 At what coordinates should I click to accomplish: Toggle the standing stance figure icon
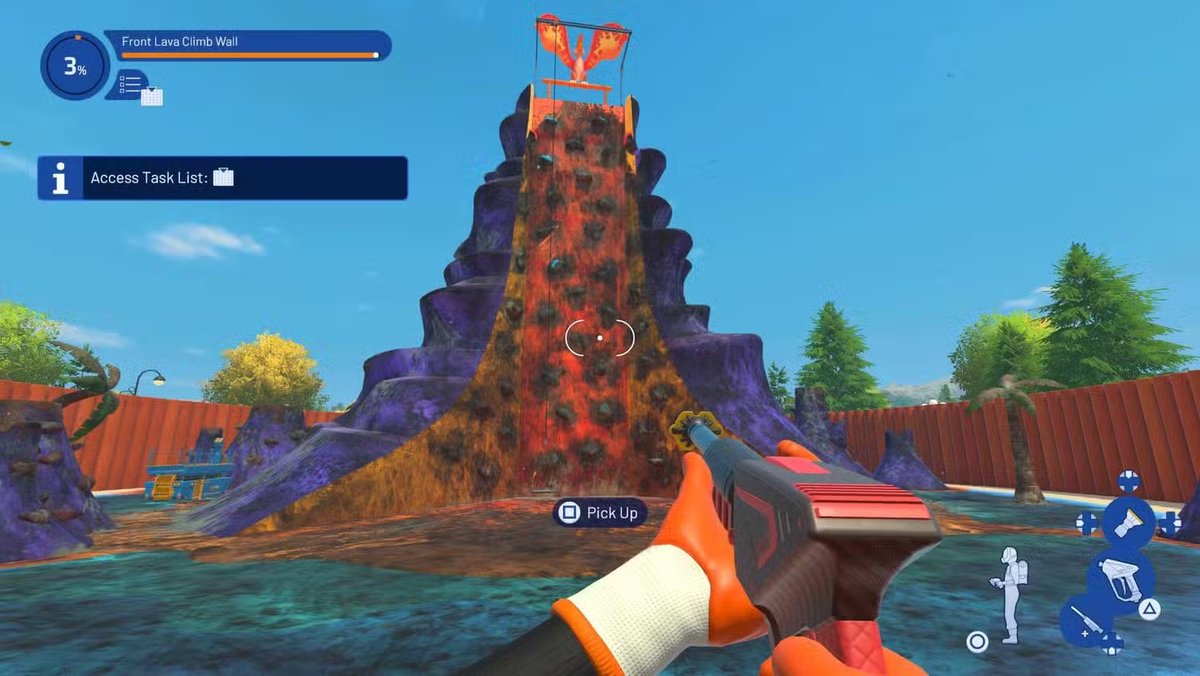(x=1011, y=594)
